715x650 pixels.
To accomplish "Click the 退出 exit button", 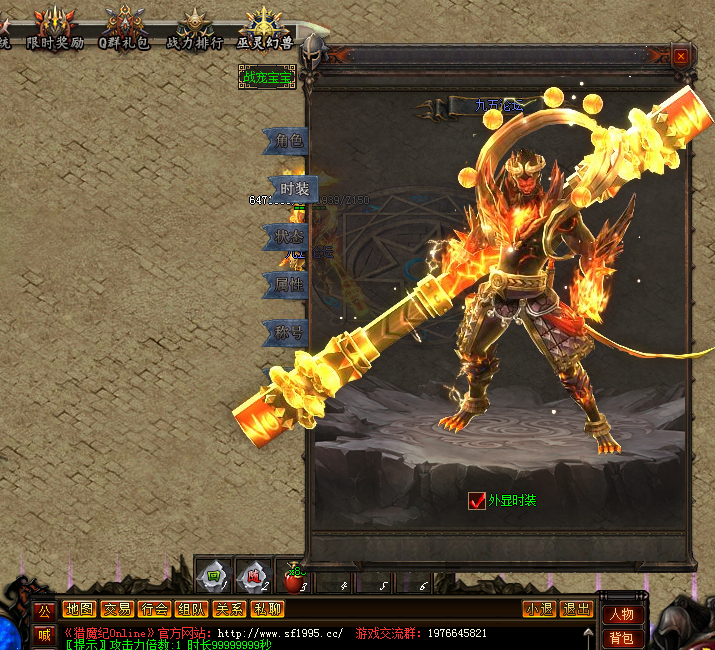I will (x=576, y=609).
